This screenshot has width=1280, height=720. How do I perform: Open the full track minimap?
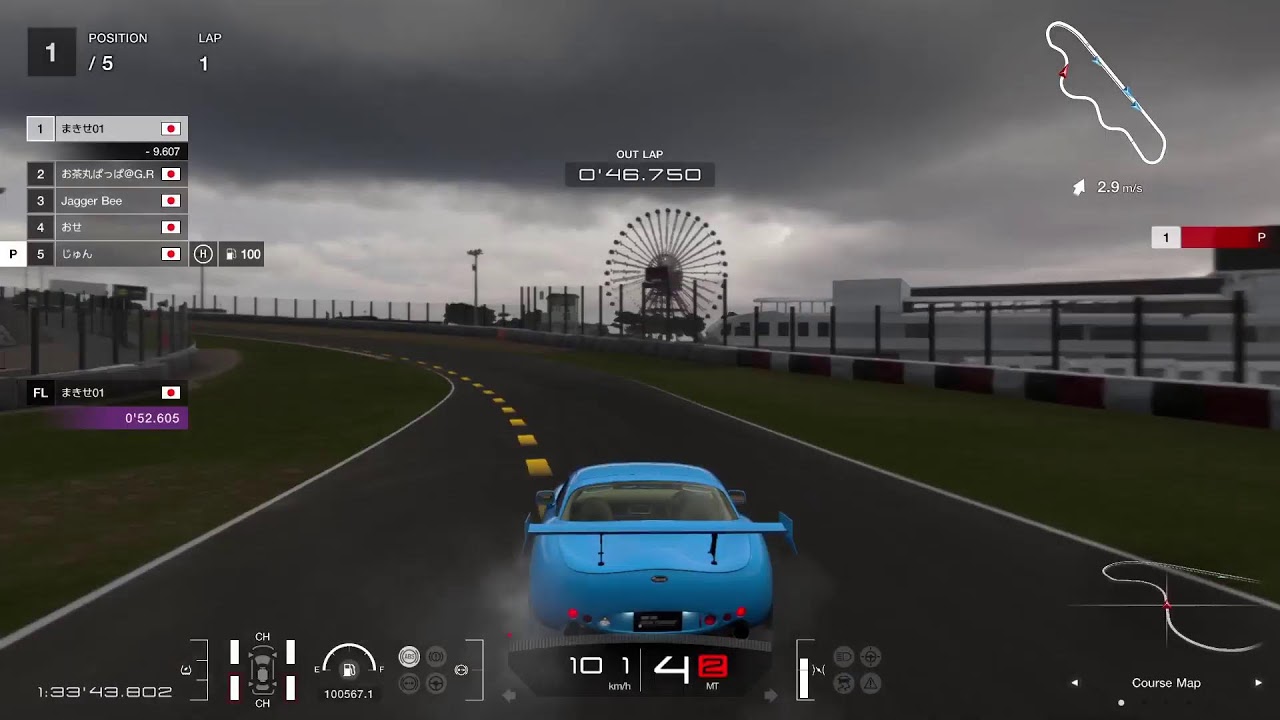pos(1105,93)
